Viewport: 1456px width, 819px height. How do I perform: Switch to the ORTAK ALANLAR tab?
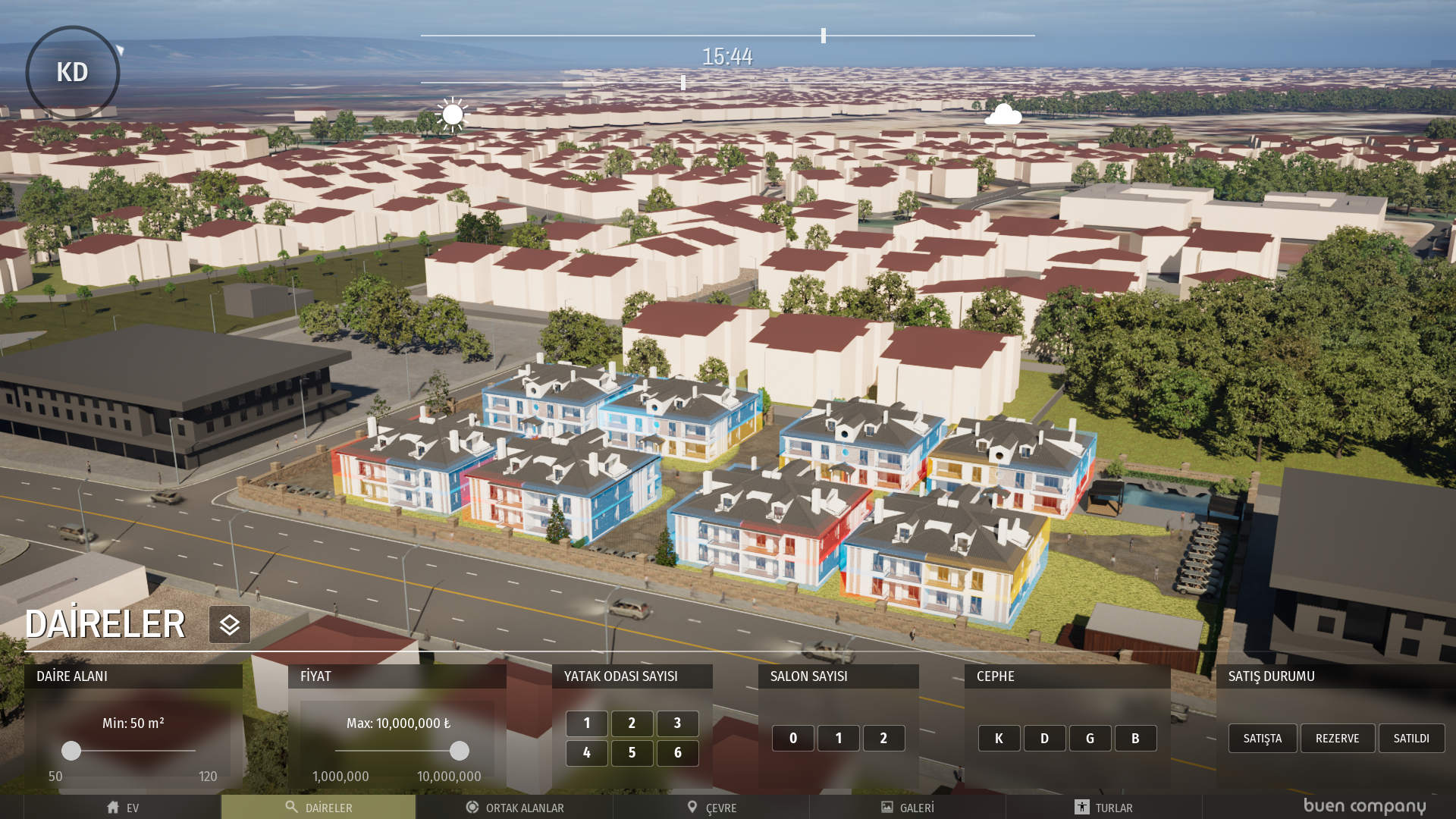[515, 808]
